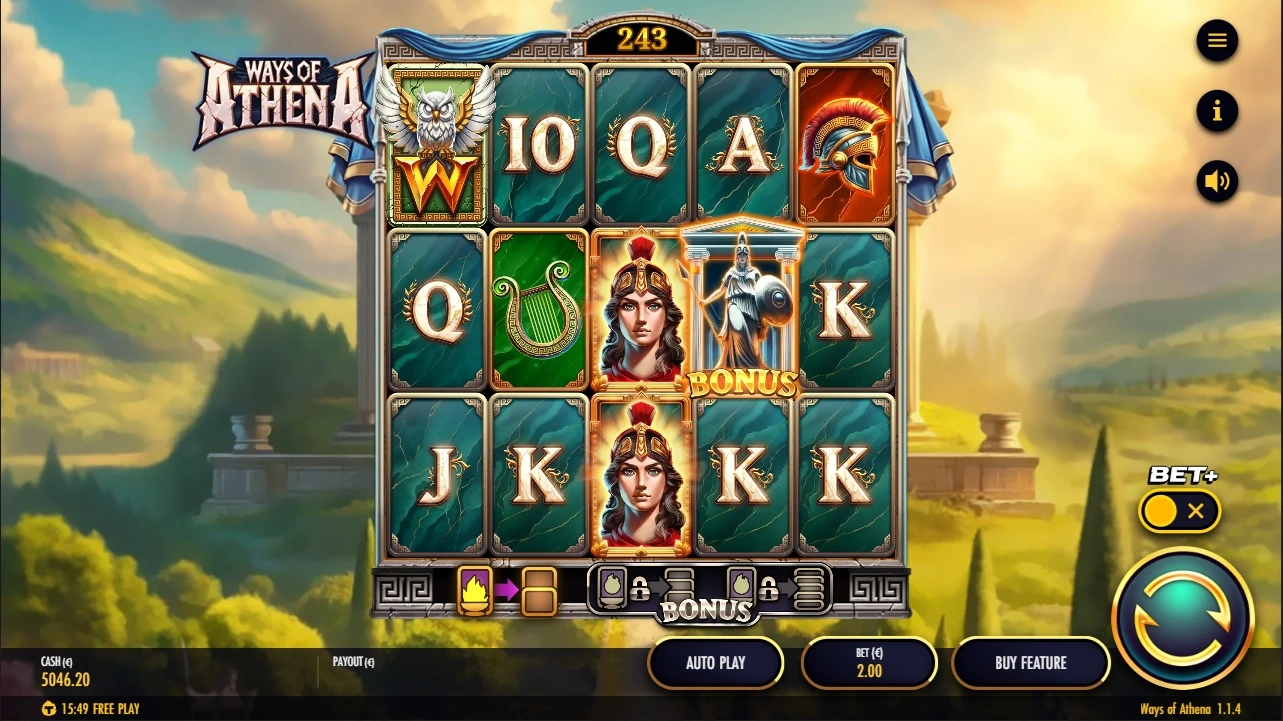Mute the game sound
1283x721 pixels.
pyautogui.click(x=1217, y=181)
